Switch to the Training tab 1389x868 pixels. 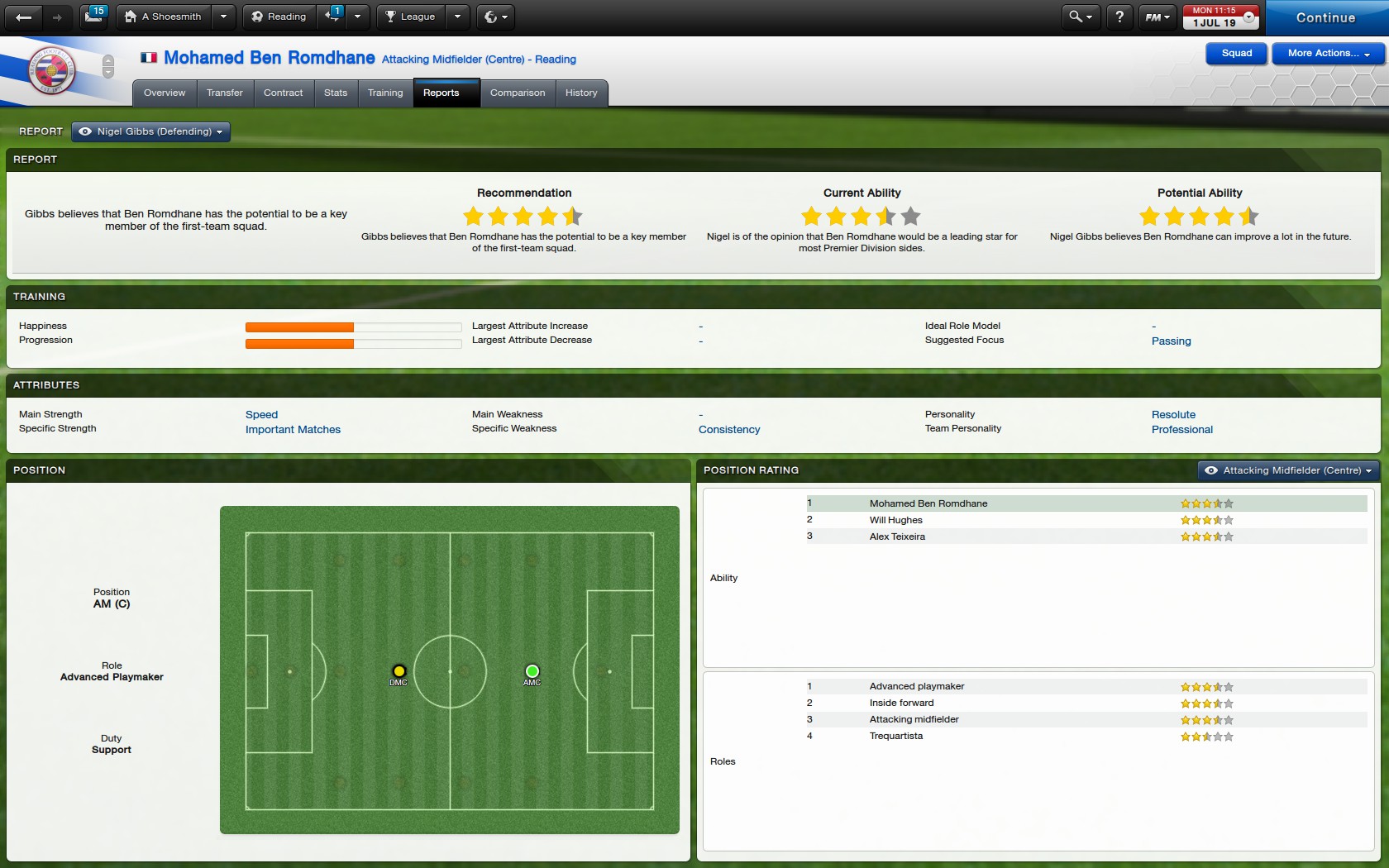pyautogui.click(x=385, y=93)
